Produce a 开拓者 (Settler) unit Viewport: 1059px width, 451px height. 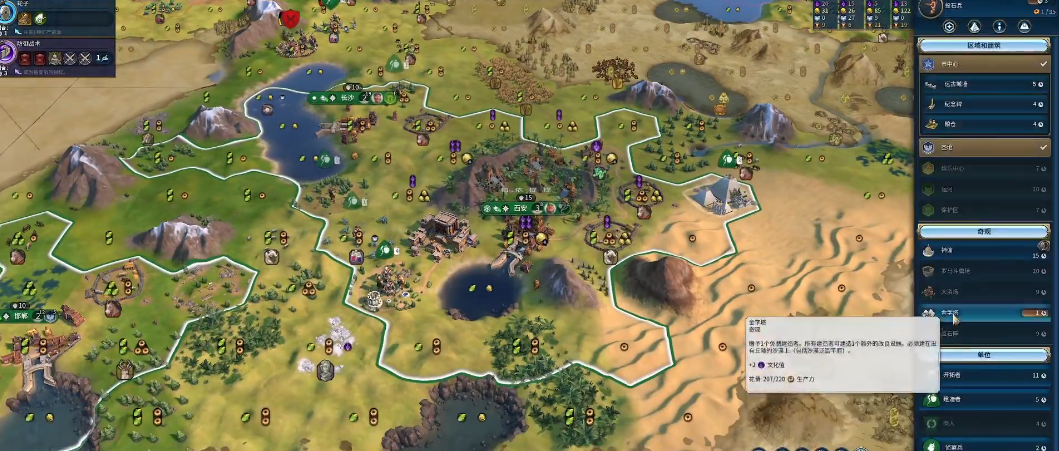(x=982, y=376)
